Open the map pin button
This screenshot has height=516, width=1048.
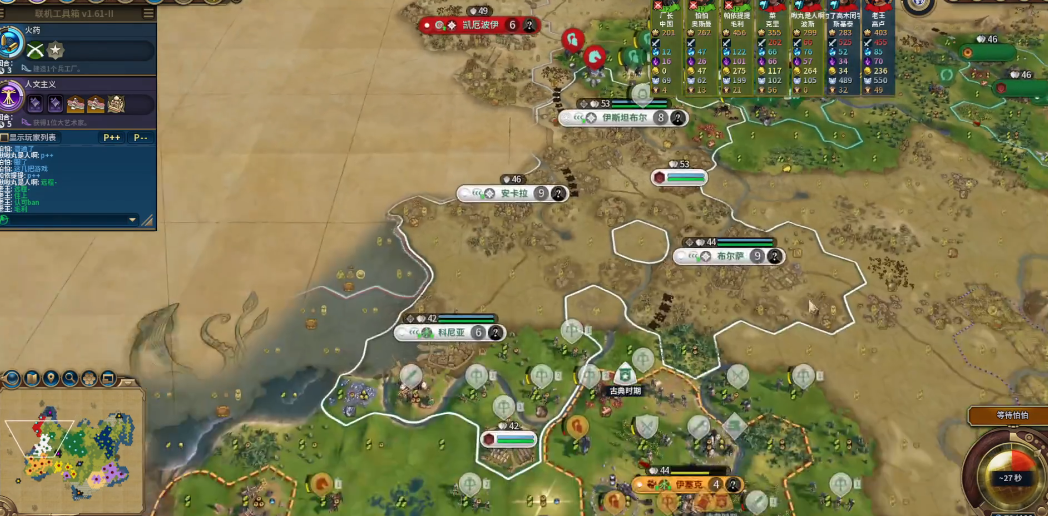point(51,378)
